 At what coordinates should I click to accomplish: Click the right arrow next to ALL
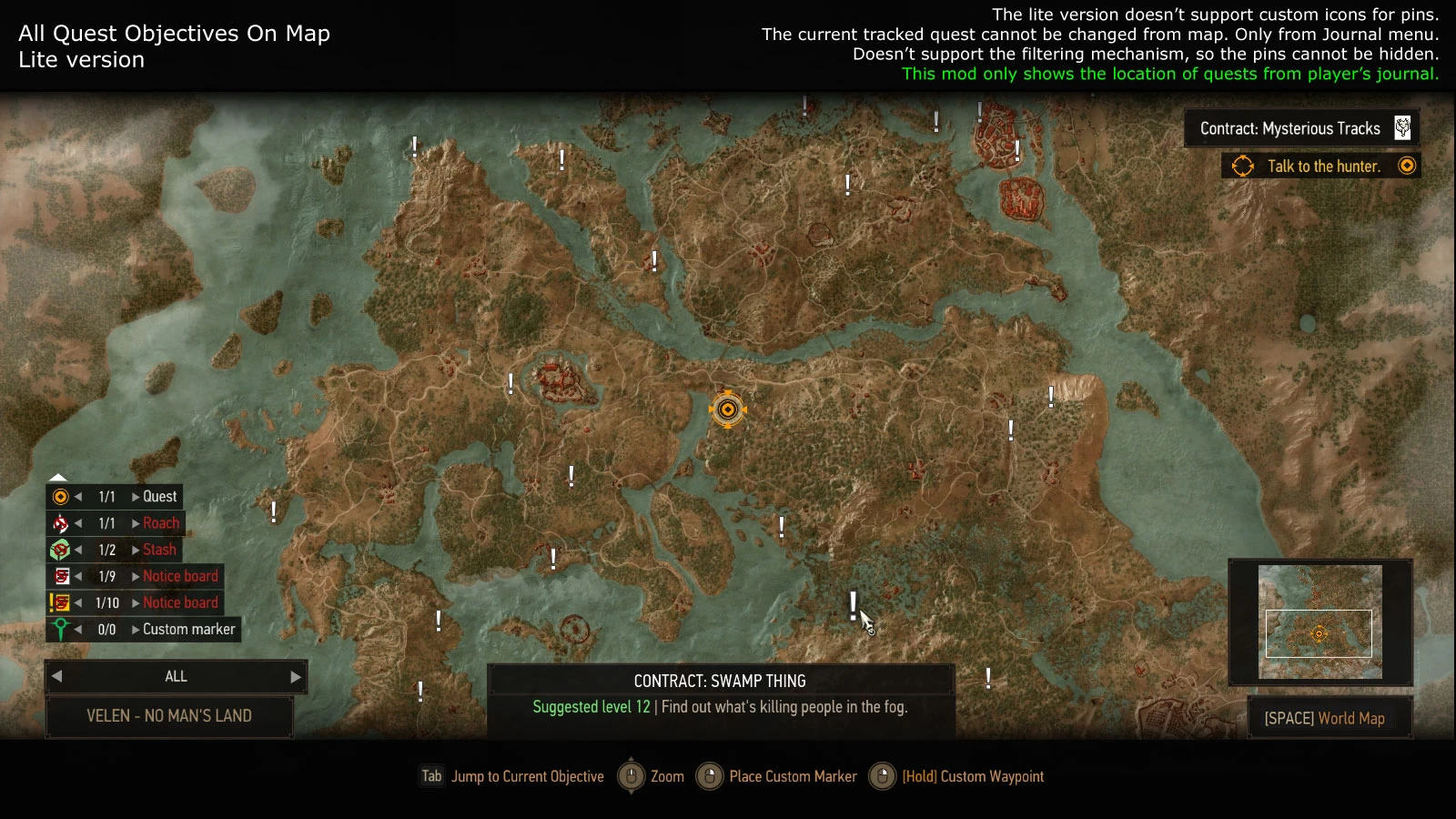(x=295, y=677)
